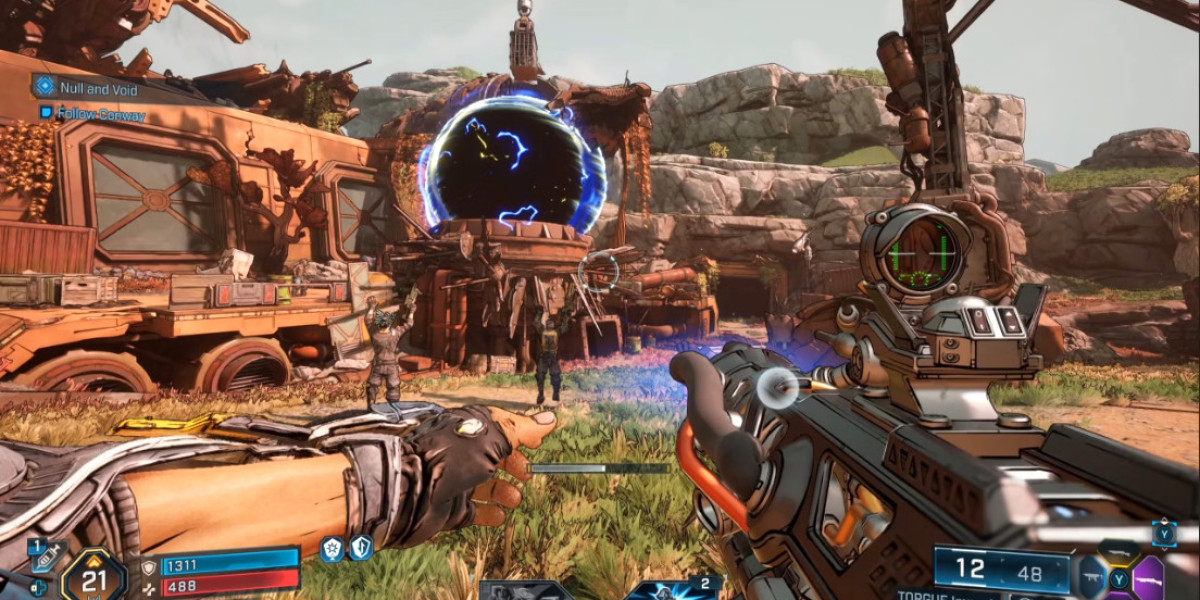The image size is (1200, 600).
Task: Activate the action skill icon with 2 charges
Action: (670, 589)
